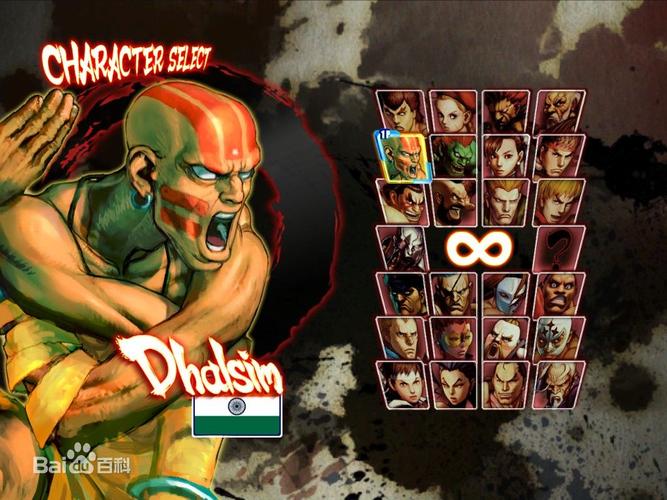Select the boss character Seth
Screen dimensions: 667x500
pos(402,246)
